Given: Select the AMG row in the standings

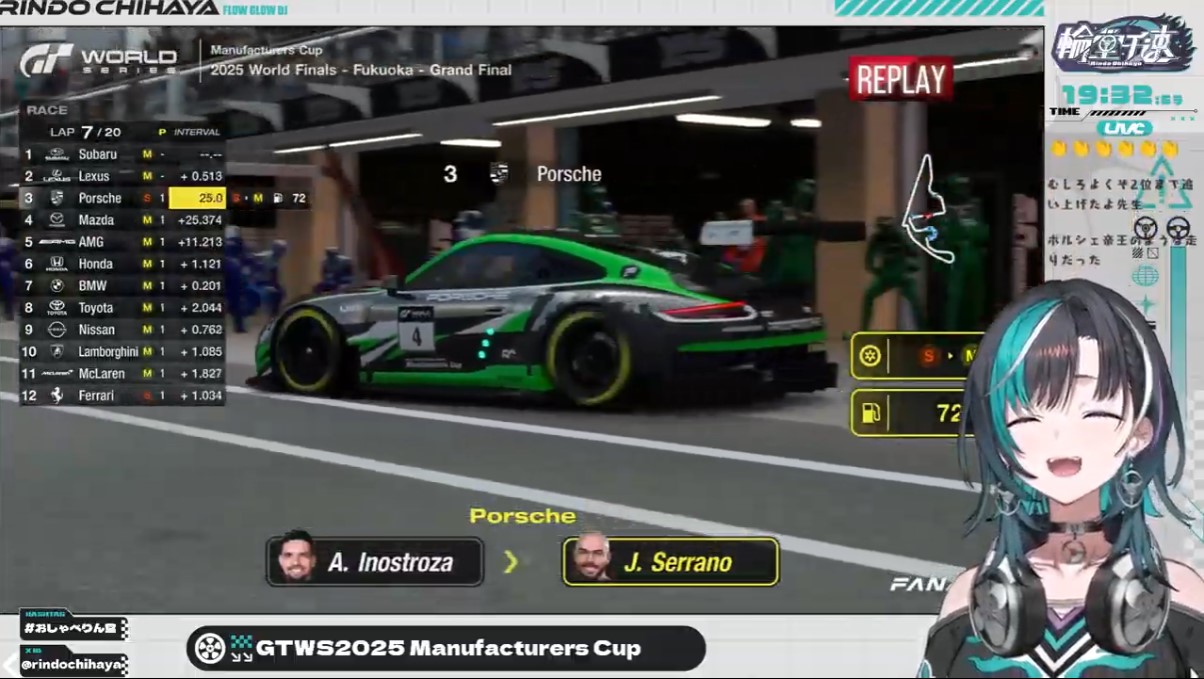Looking at the screenshot, I should click(121, 242).
